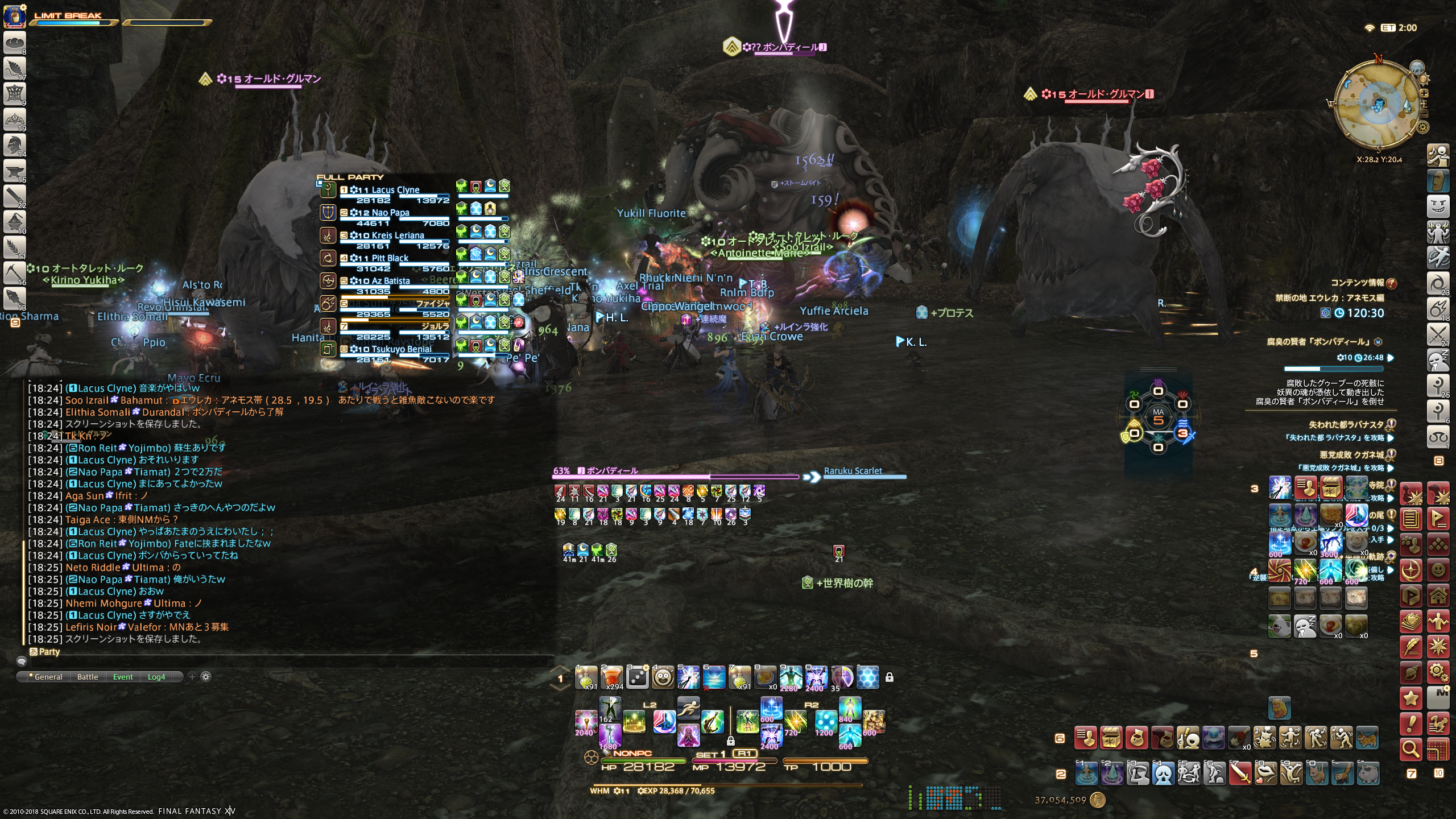Screen dimensions: 1456x819
Task: Open the Event chat tab
Action: tap(122, 677)
